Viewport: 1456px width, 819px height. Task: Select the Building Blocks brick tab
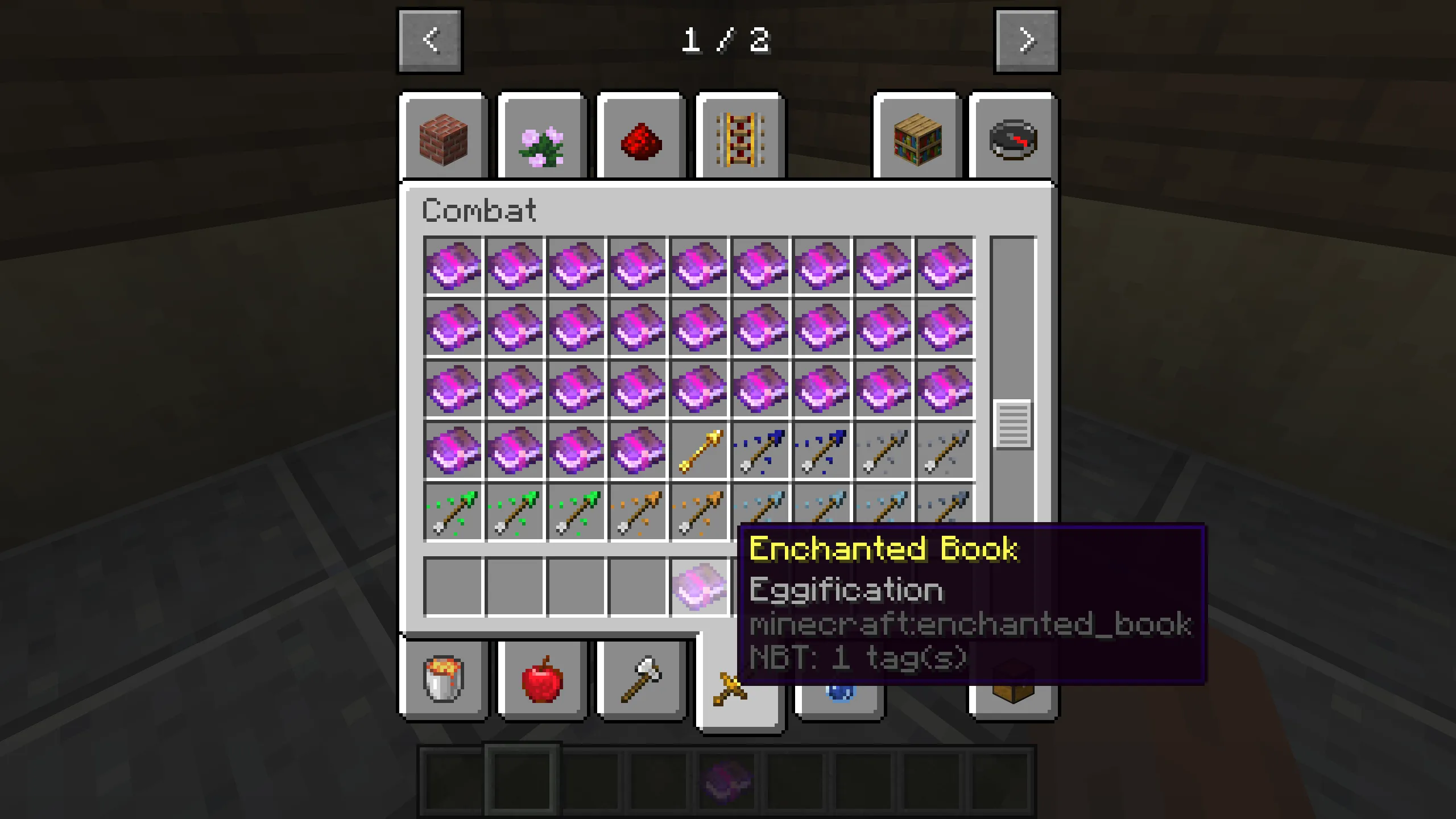tap(444, 138)
